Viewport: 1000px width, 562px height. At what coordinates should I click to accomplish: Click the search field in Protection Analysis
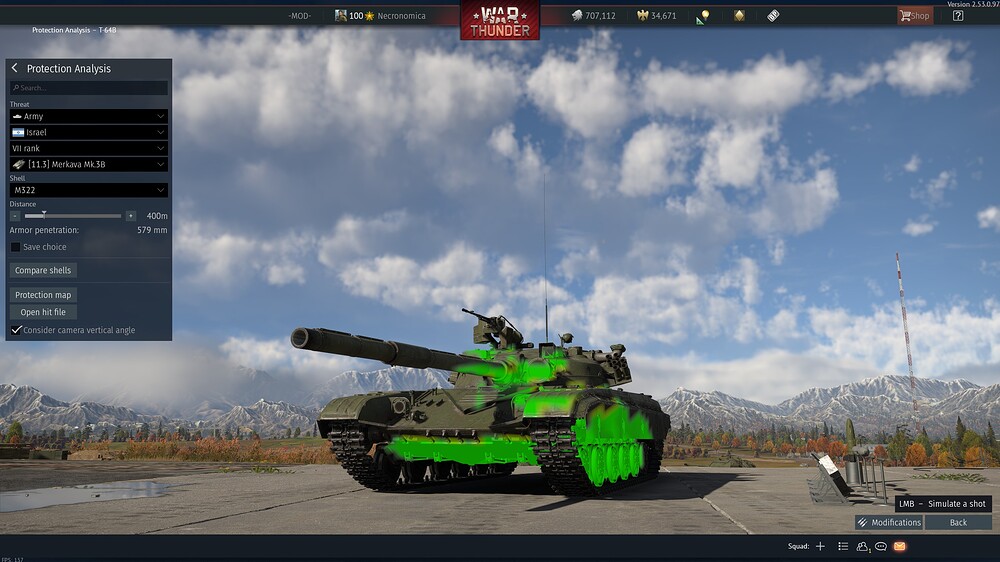coord(89,88)
